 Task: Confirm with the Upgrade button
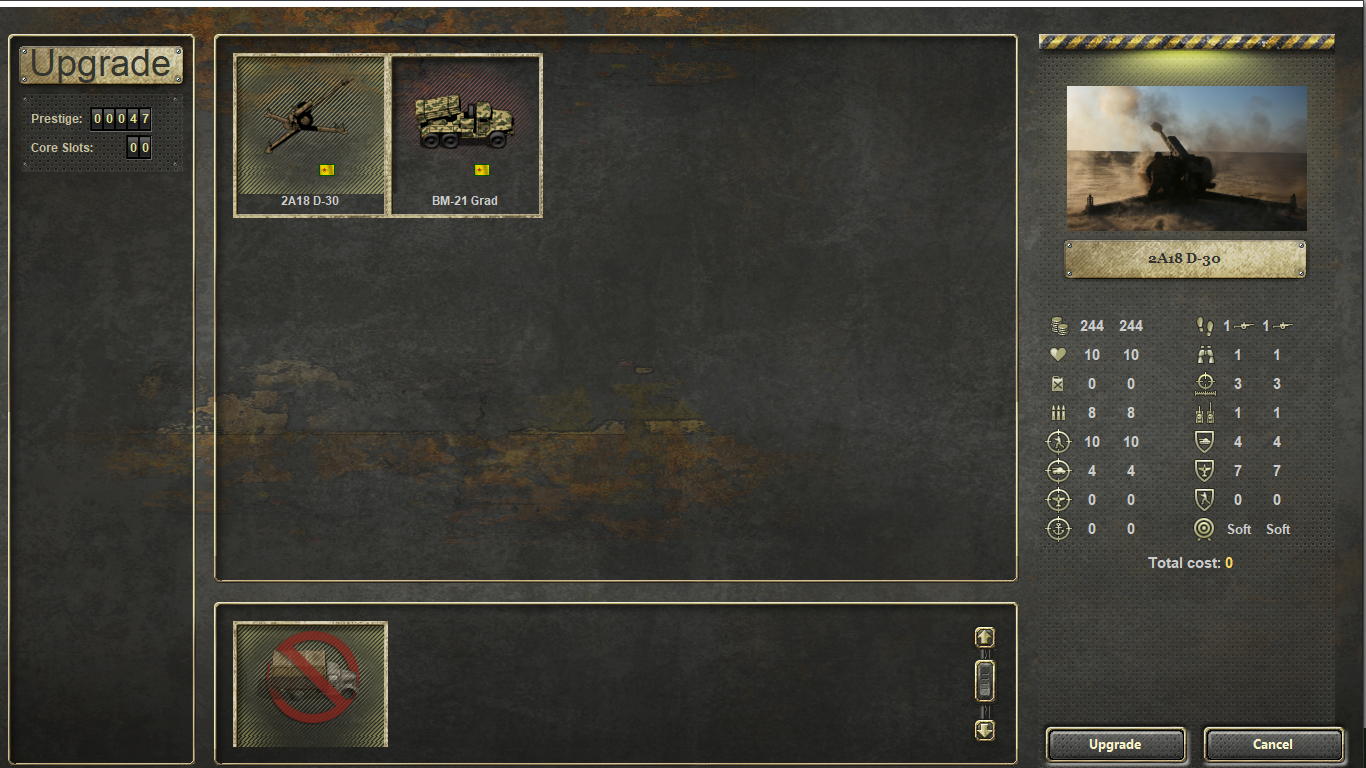click(x=1115, y=744)
